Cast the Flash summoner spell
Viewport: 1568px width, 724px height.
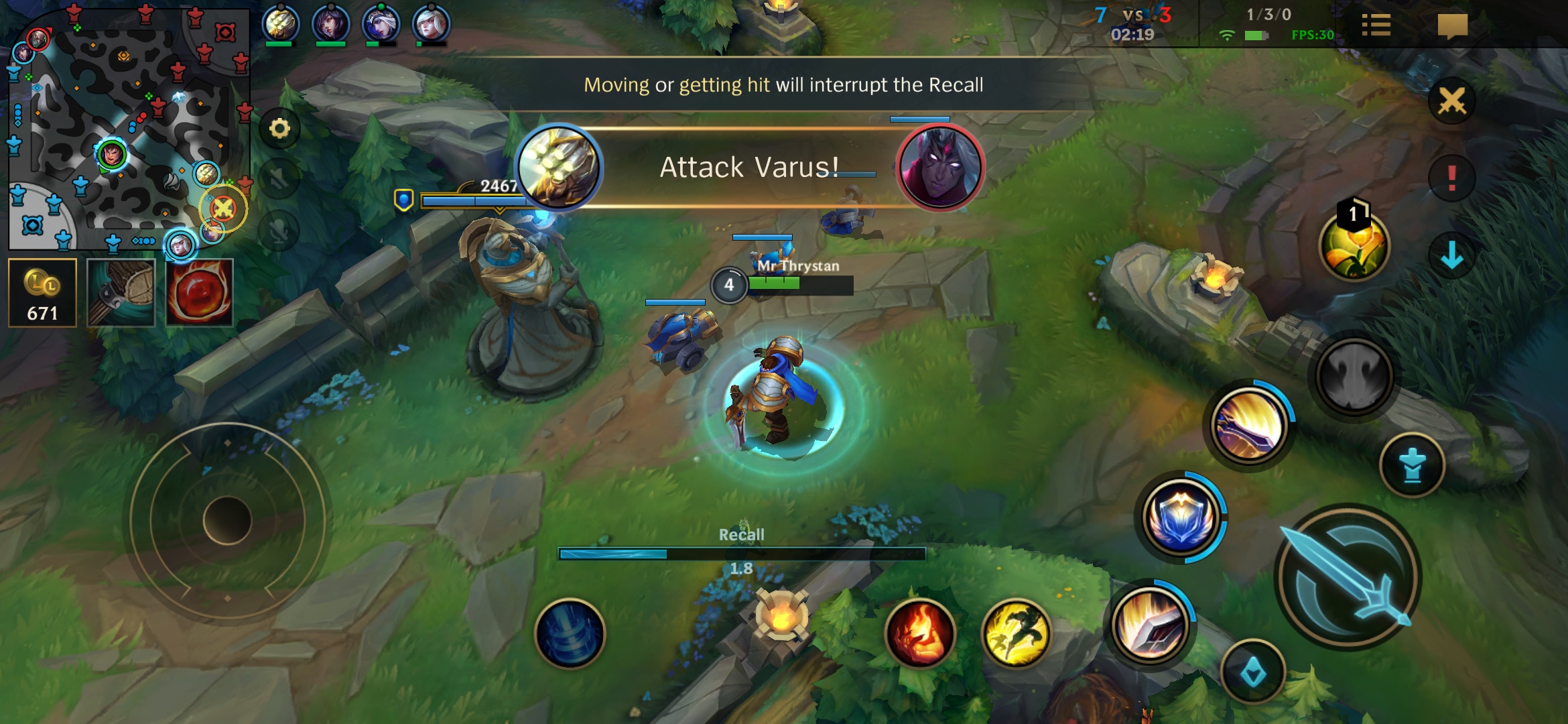tap(1016, 633)
